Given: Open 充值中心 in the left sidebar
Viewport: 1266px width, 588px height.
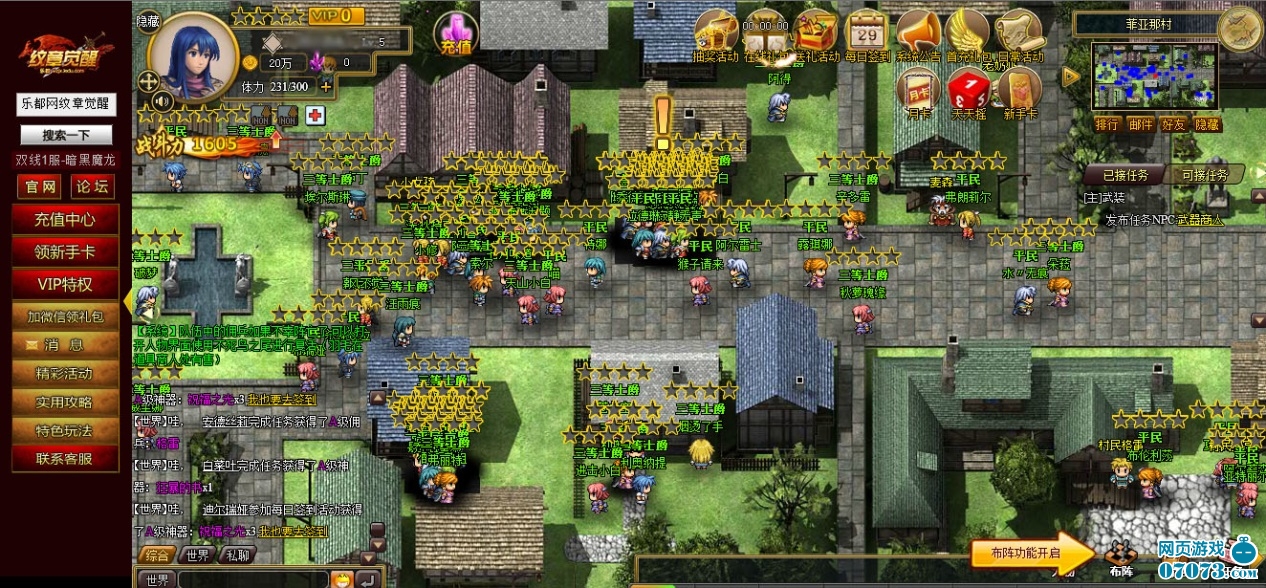Looking at the screenshot, I should click(65, 219).
